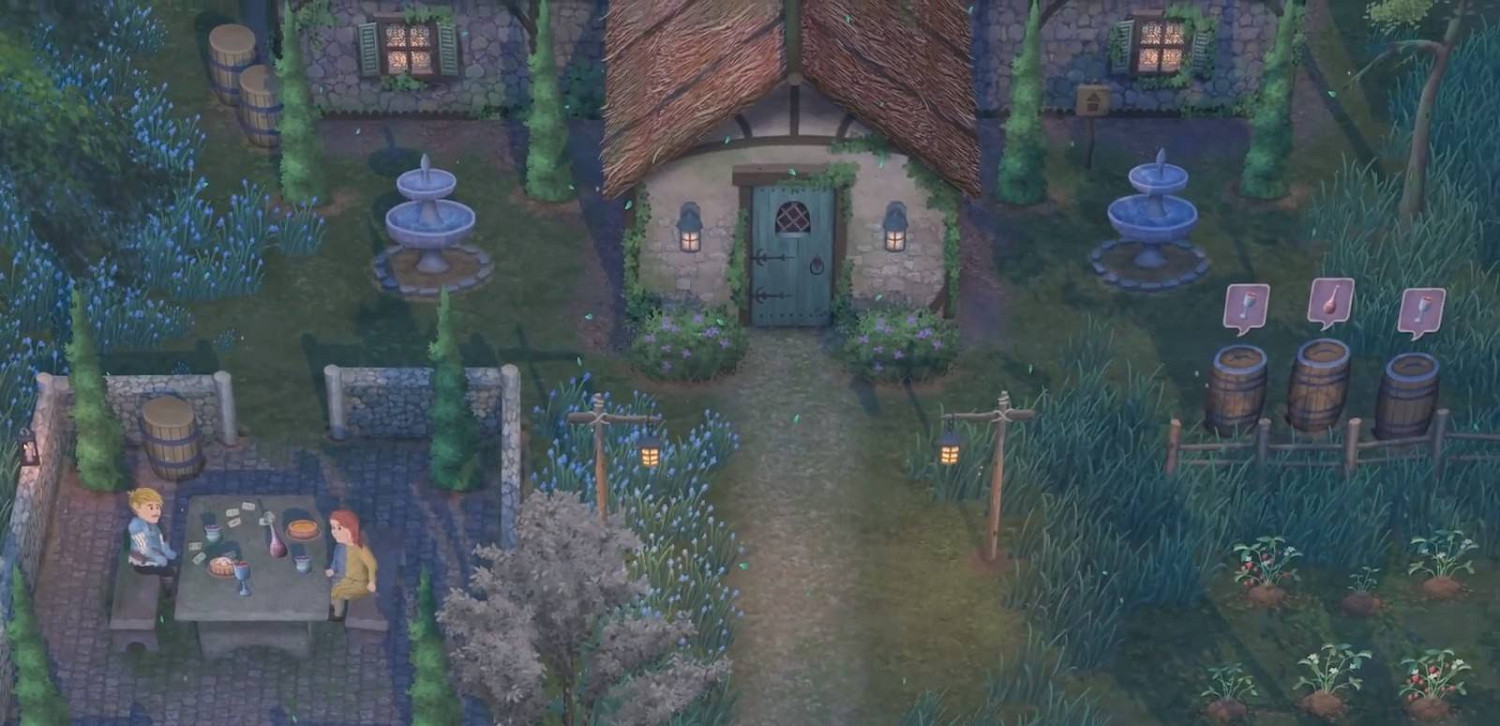Select the wine bottle icon in the middle speech bubble
The width and height of the screenshot is (1500, 726).
pos(1330,300)
